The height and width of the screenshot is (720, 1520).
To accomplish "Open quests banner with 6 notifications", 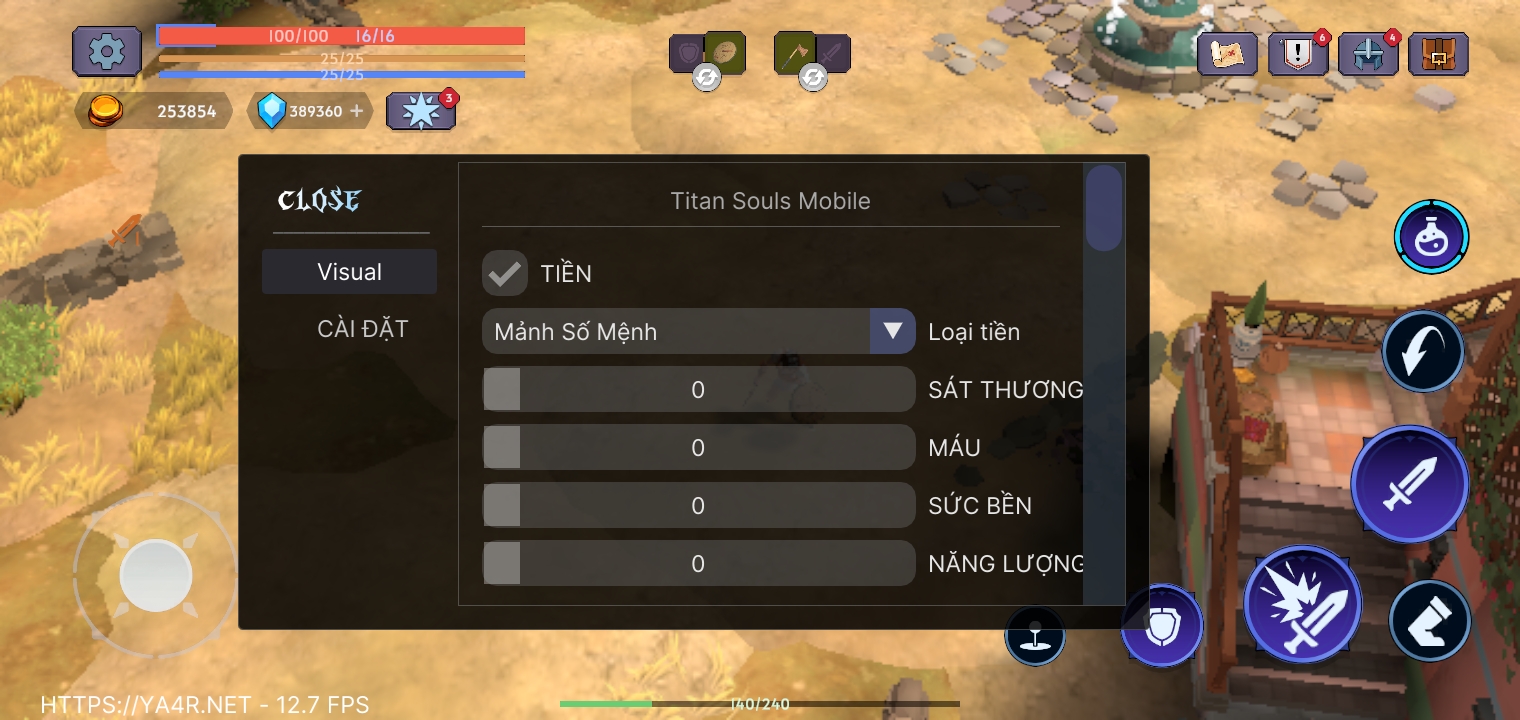I will pyautogui.click(x=1298, y=53).
